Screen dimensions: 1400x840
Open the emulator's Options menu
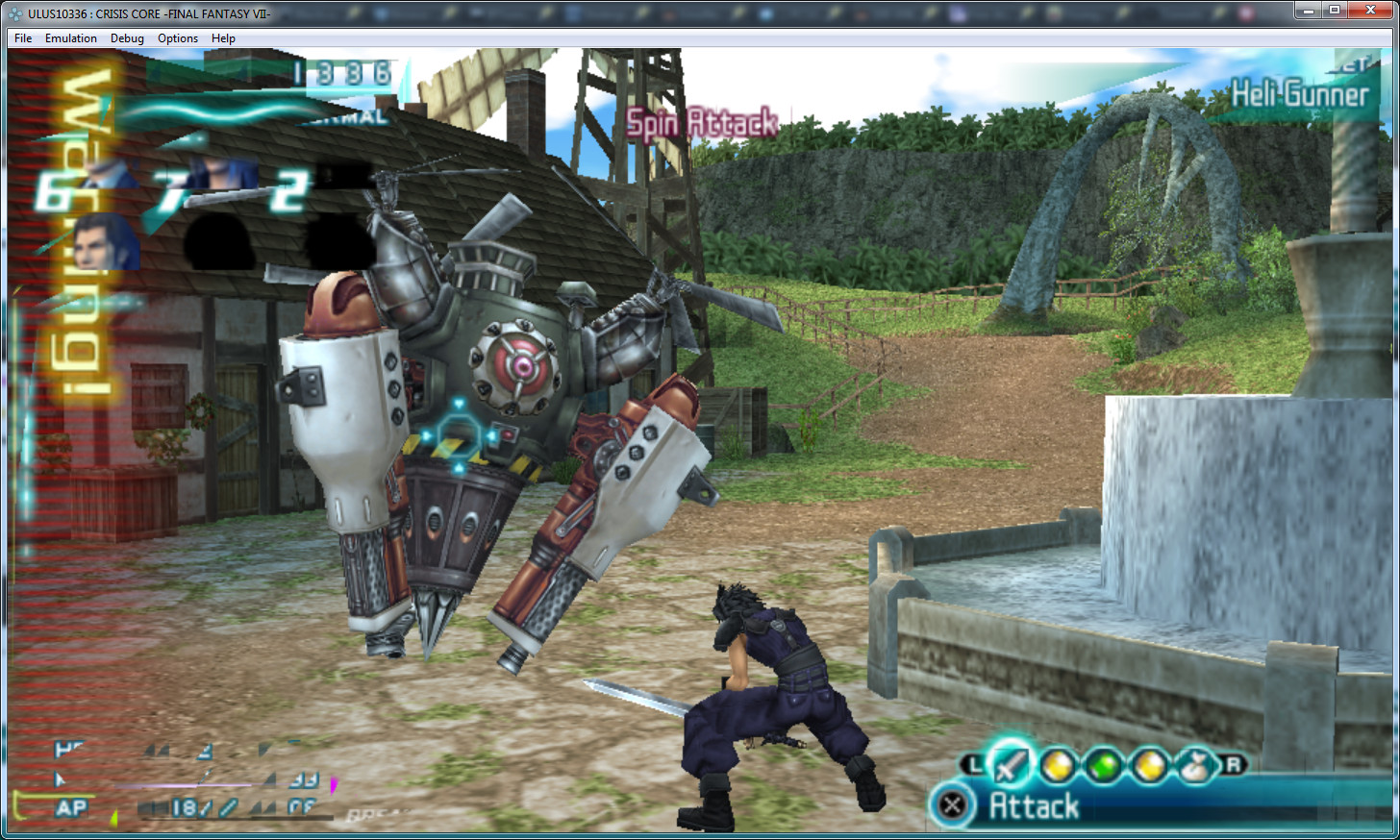[x=178, y=38]
